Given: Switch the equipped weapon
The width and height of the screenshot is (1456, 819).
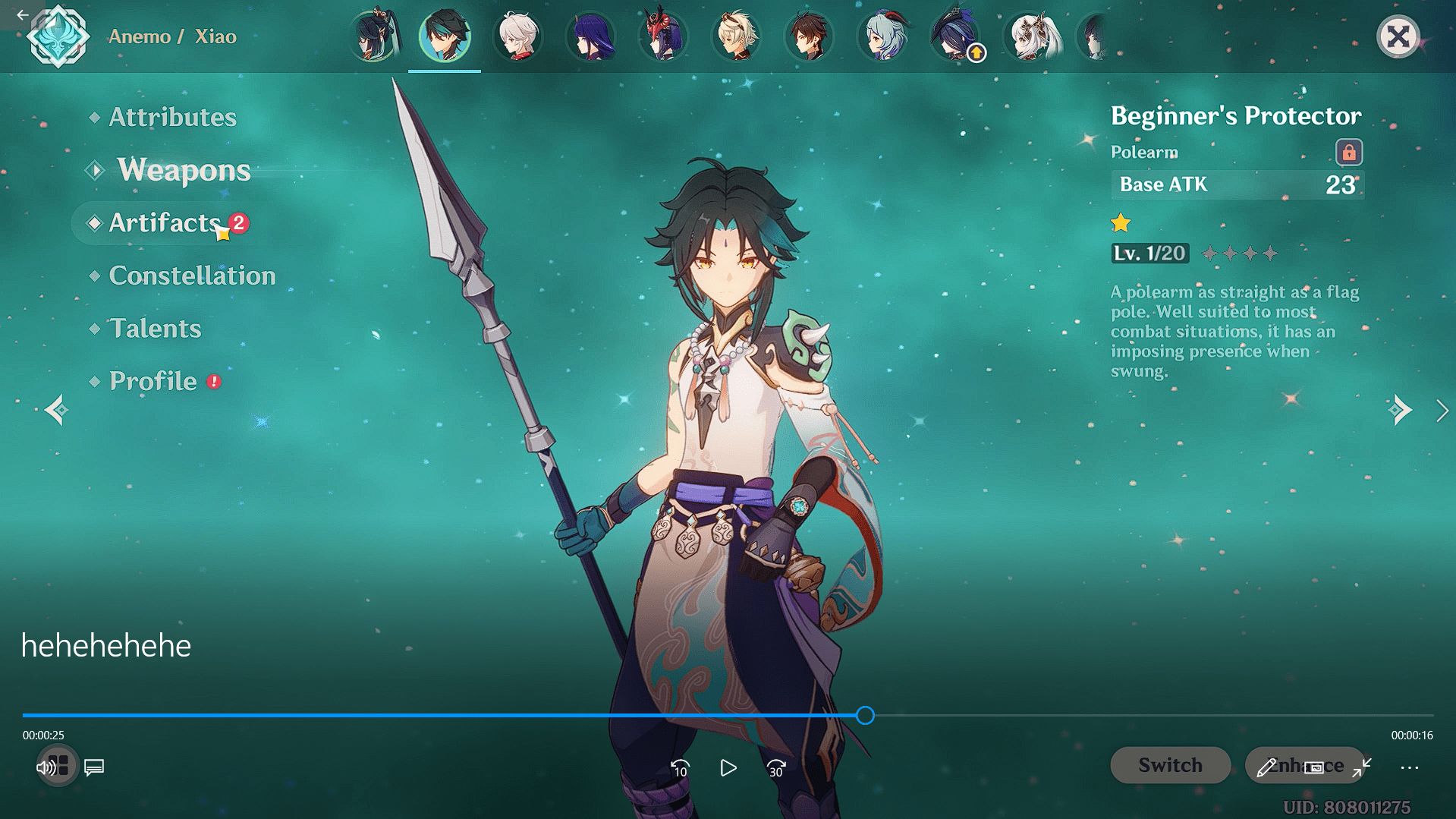Looking at the screenshot, I should point(1170,765).
